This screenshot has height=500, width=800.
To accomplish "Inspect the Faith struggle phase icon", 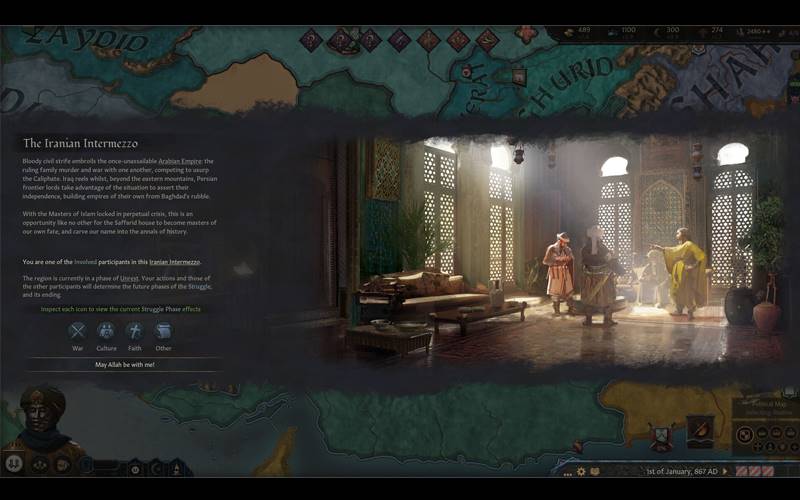I will (x=135, y=331).
